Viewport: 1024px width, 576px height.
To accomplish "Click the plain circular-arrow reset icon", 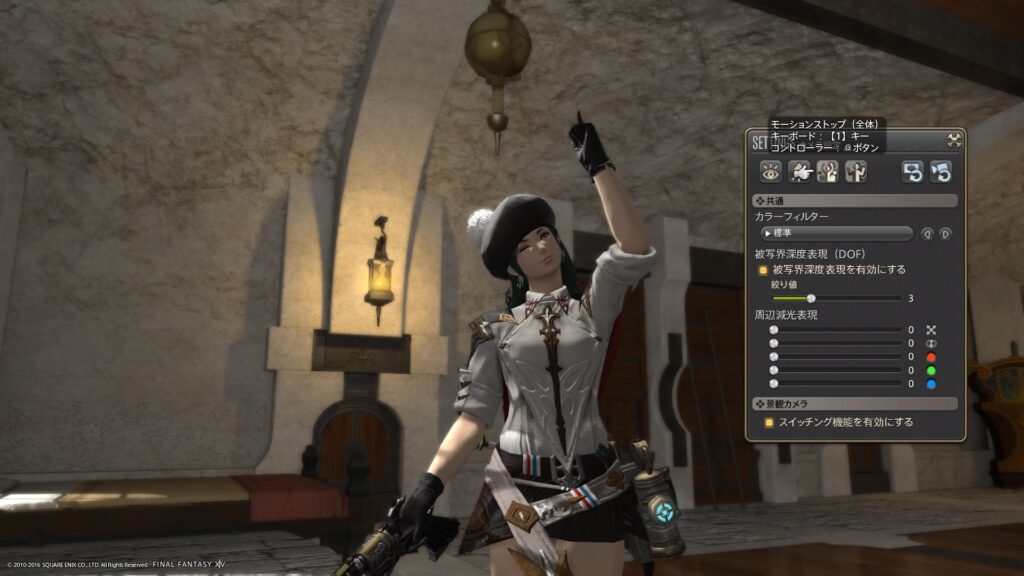I will (912, 172).
